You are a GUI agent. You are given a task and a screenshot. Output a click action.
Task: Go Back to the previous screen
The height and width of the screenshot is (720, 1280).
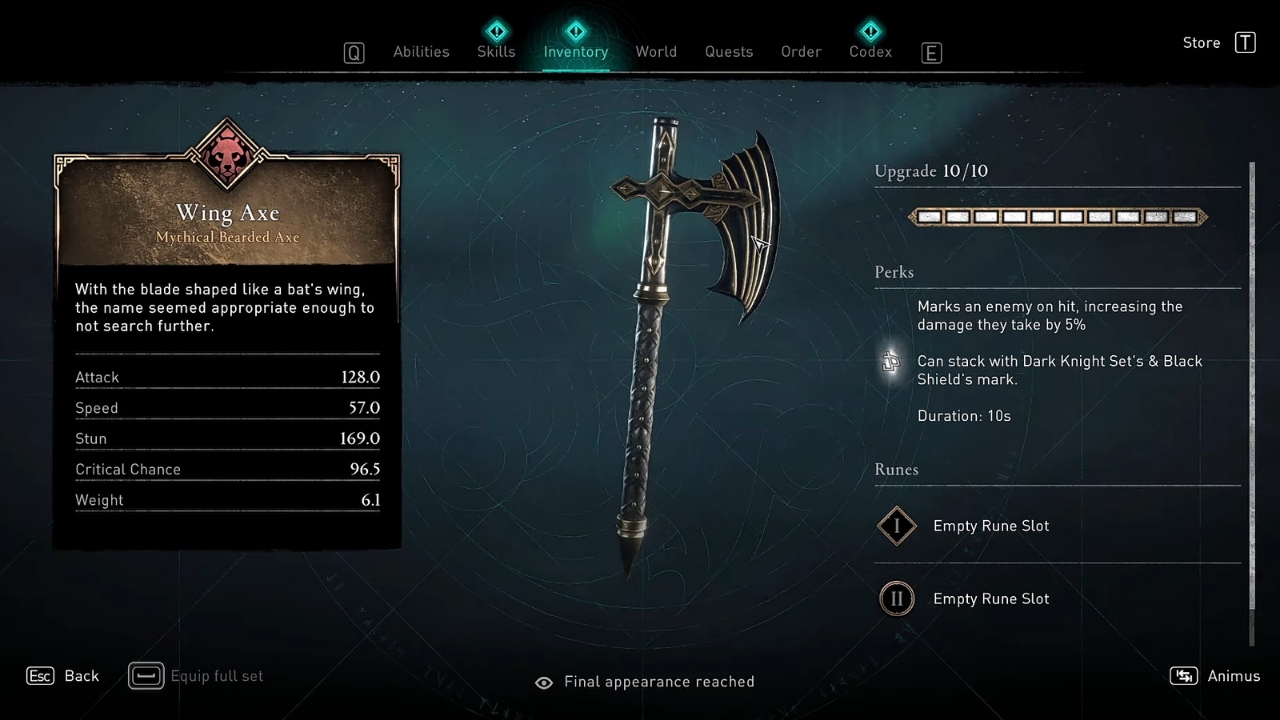[64, 676]
